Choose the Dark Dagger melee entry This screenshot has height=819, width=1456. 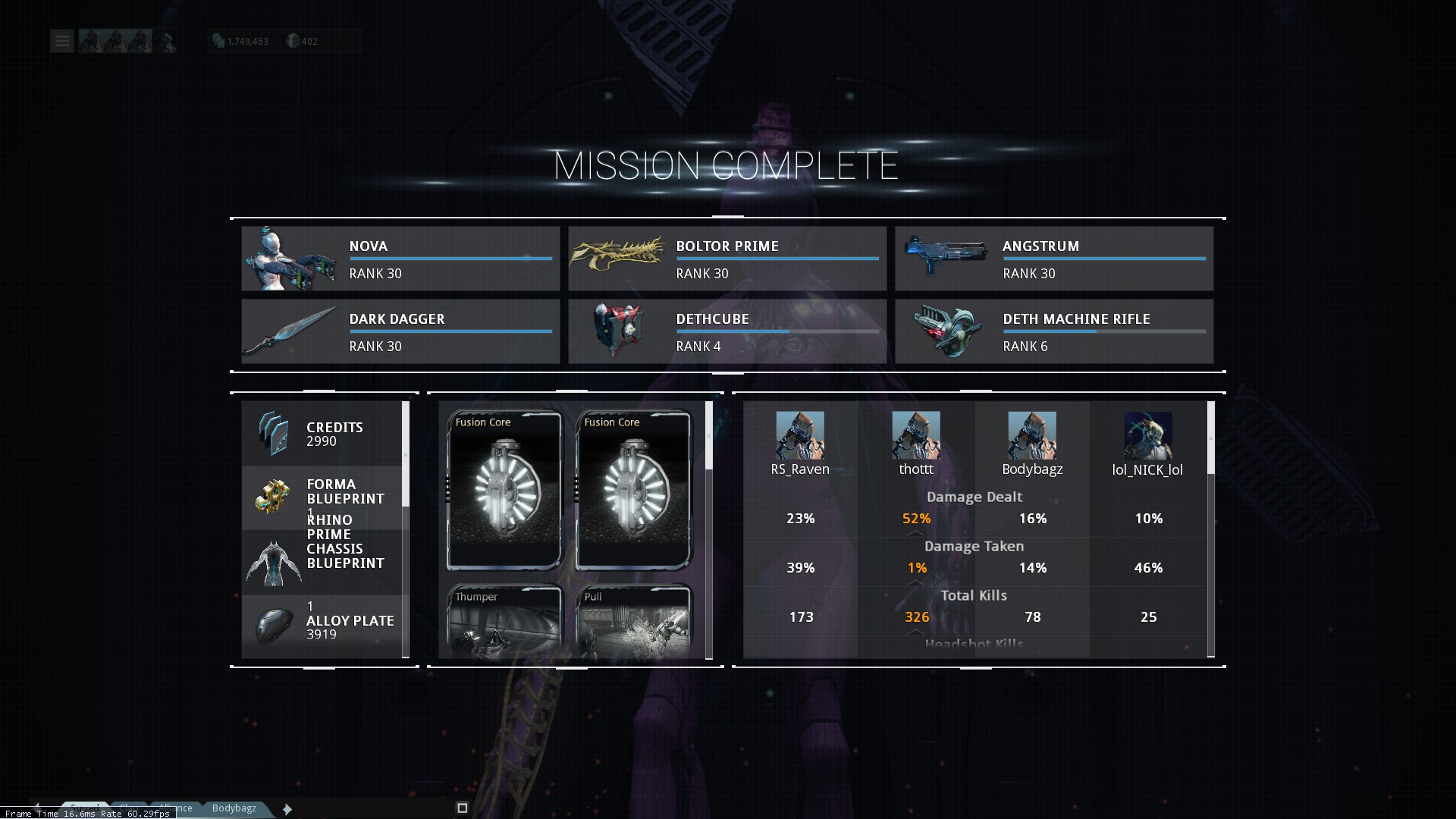tap(400, 331)
